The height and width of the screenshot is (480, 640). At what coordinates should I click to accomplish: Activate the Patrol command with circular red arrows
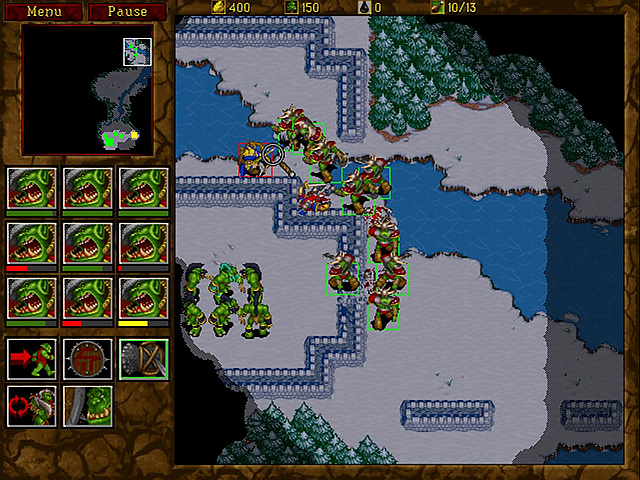pos(29,406)
